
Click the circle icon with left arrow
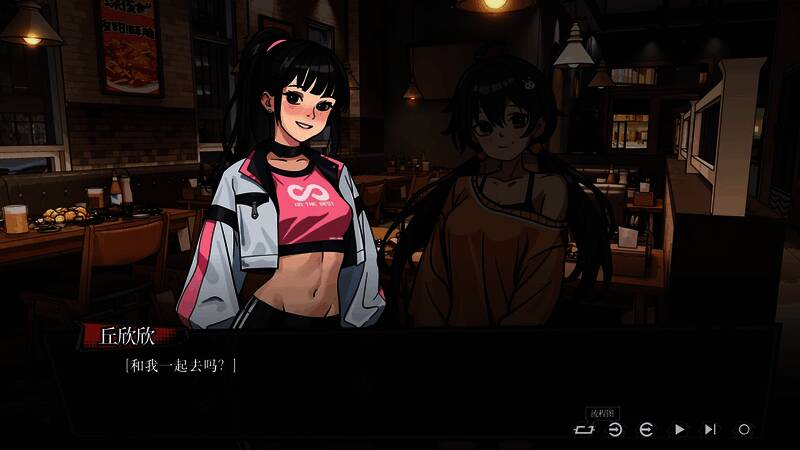click(647, 429)
